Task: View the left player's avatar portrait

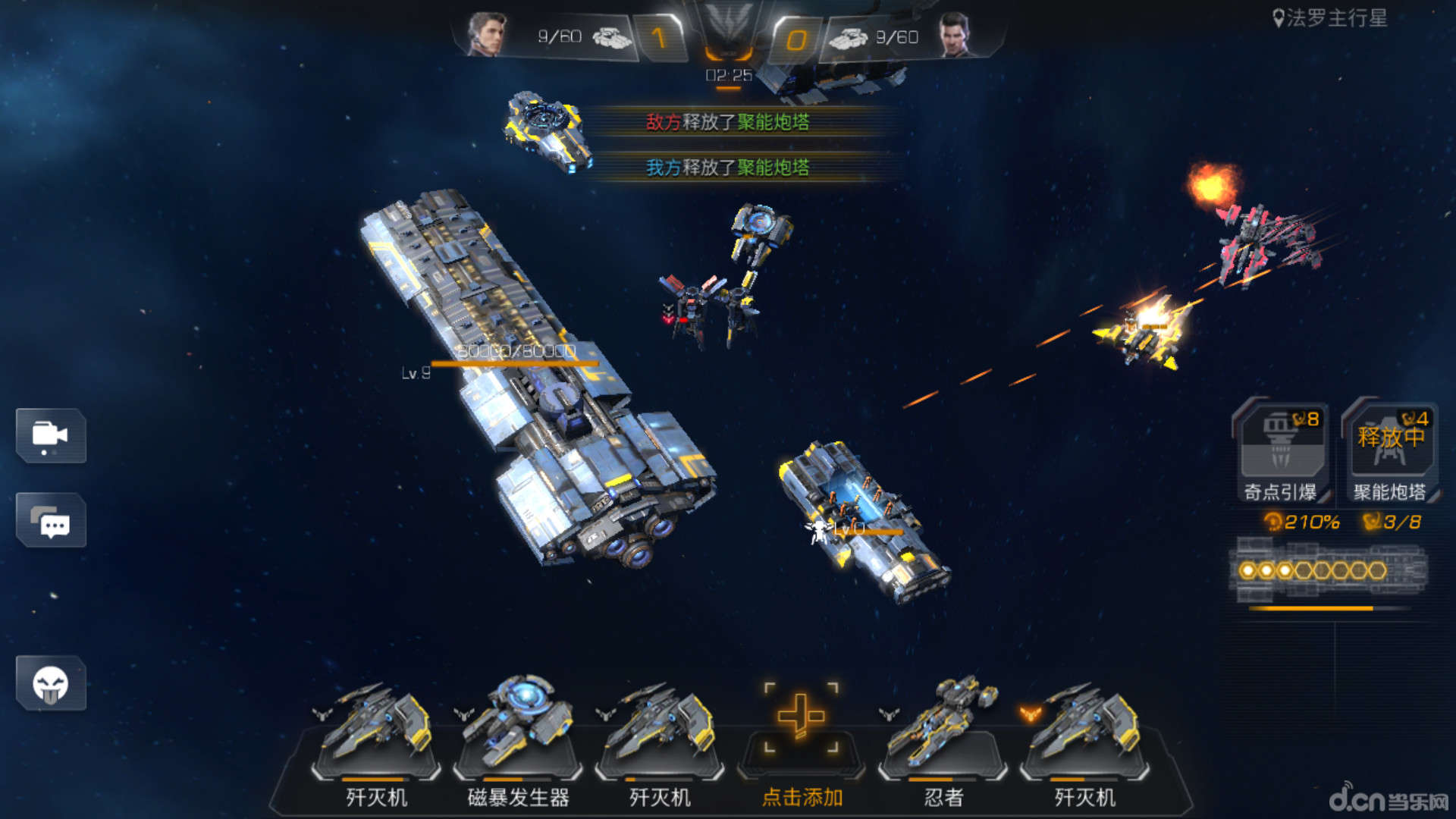Action: click(x=486, y=35)
